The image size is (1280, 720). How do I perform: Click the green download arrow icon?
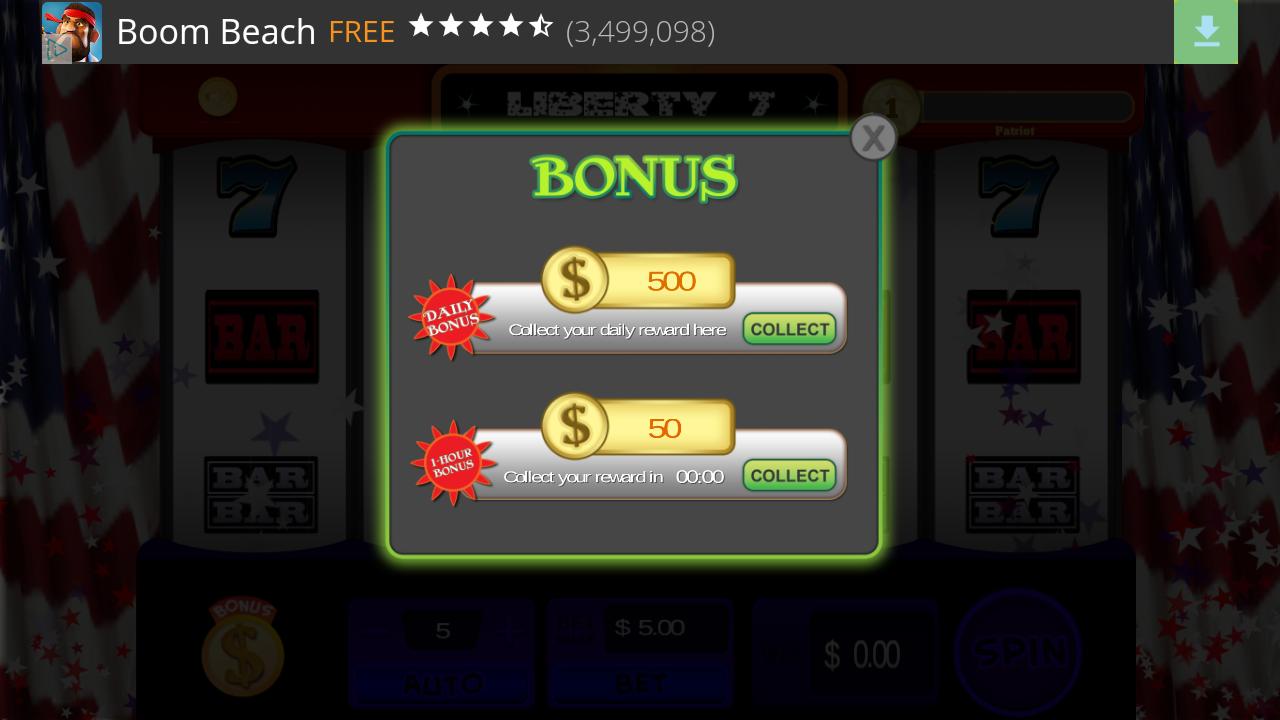(1205, 32)
